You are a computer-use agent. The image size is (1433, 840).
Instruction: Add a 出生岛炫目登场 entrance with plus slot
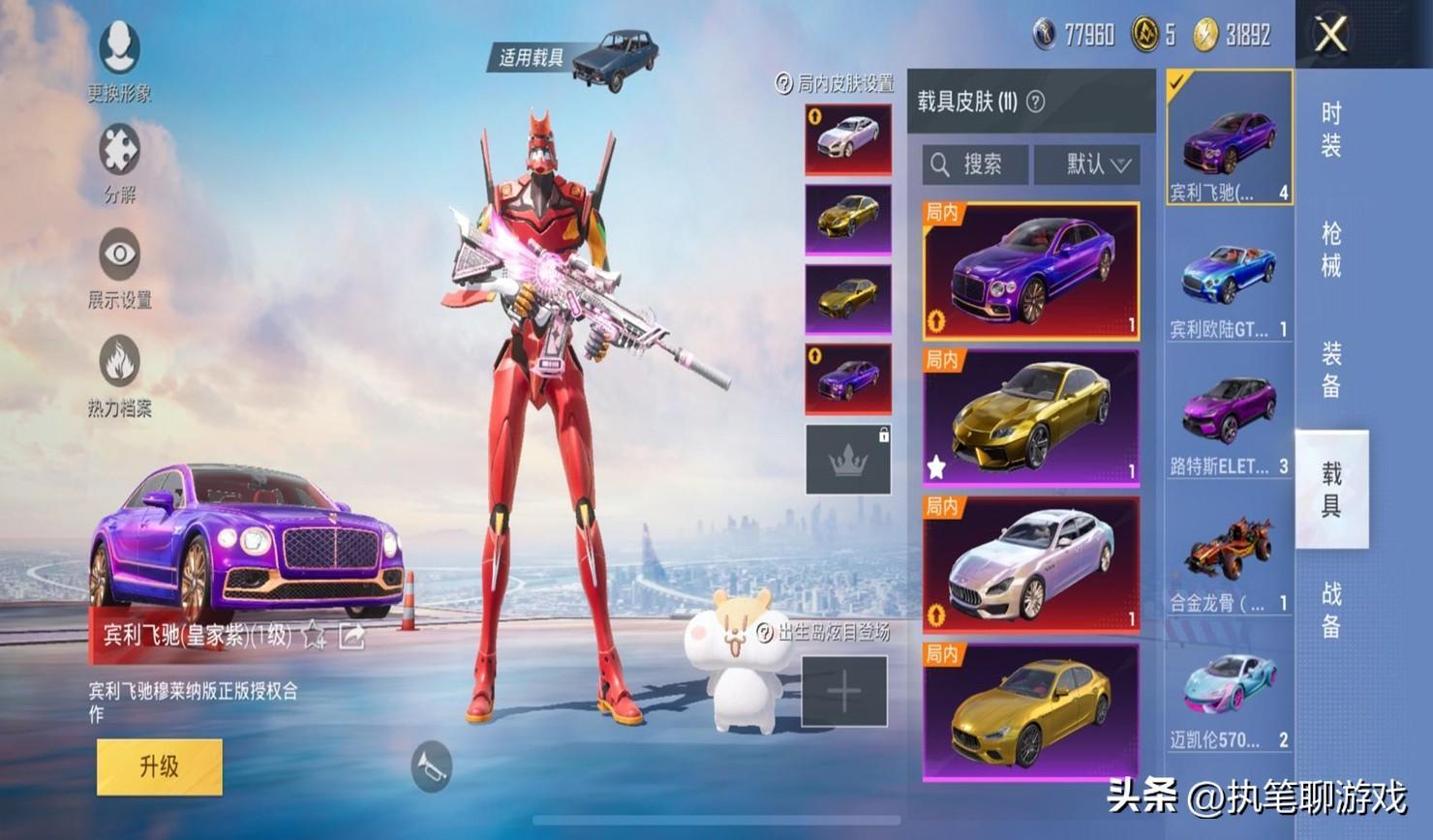[844, 691]
